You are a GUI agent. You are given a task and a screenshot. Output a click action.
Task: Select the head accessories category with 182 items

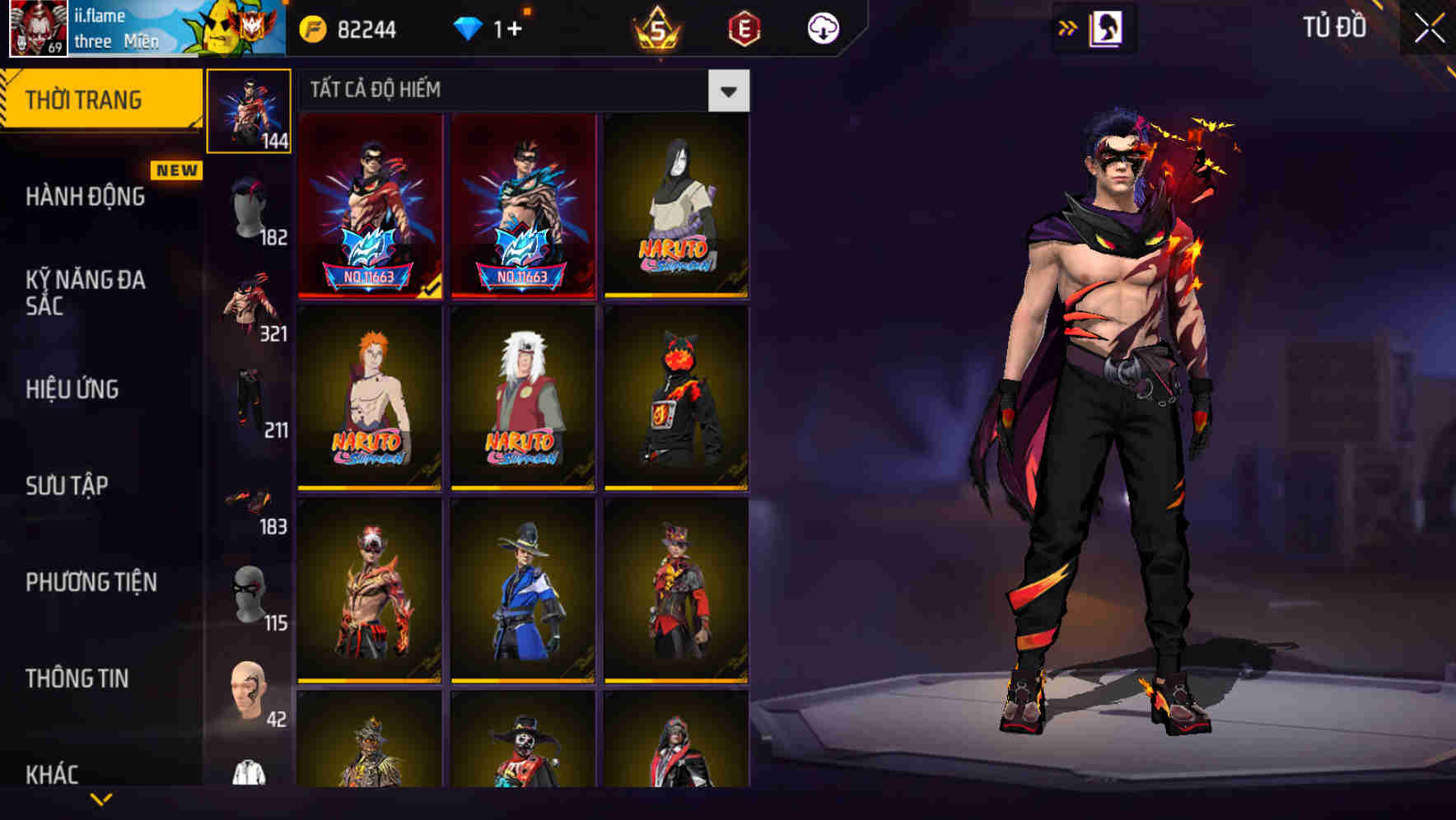[x=250, y=208]
